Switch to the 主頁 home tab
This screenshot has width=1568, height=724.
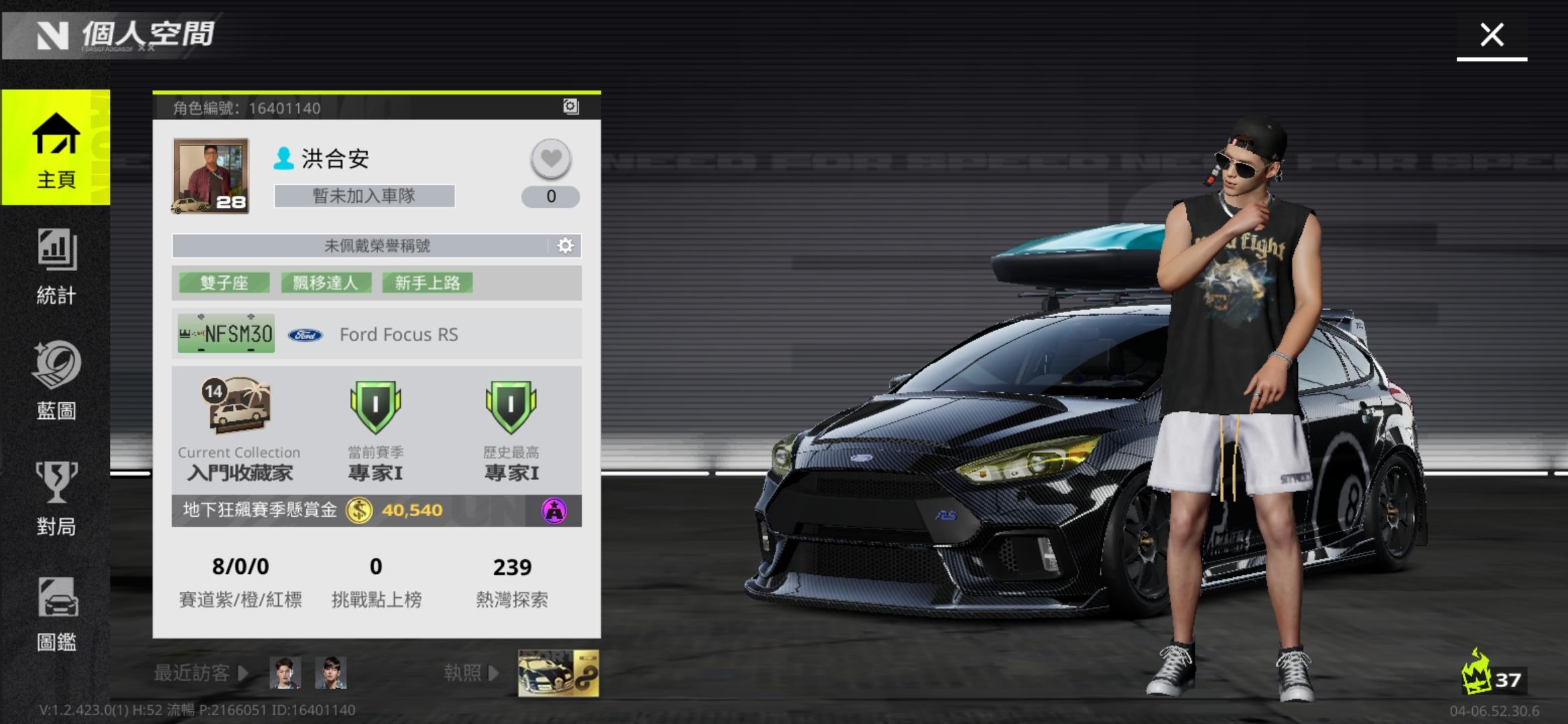[x=56, y=149]
